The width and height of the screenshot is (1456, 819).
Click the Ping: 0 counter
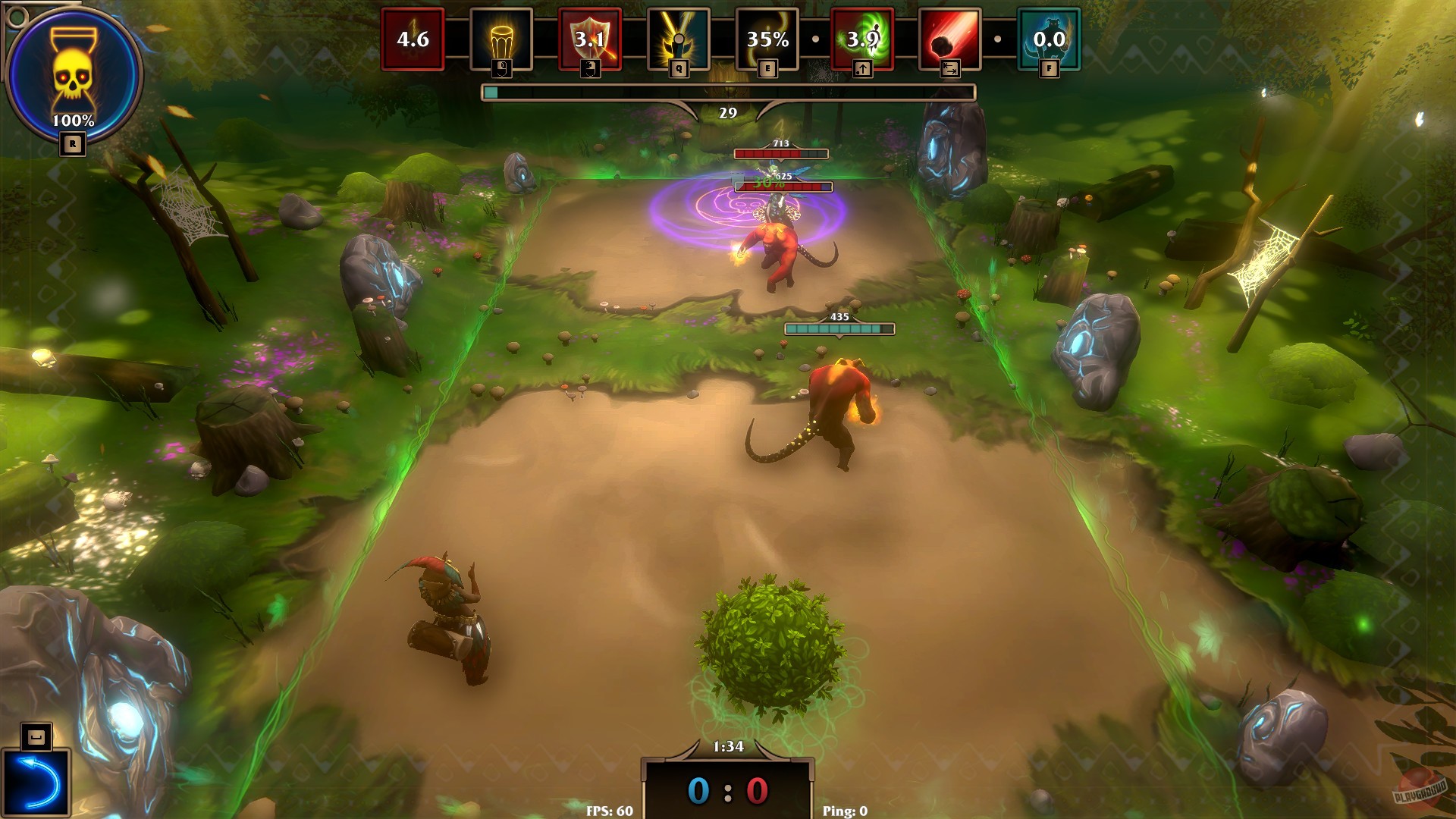844,811
